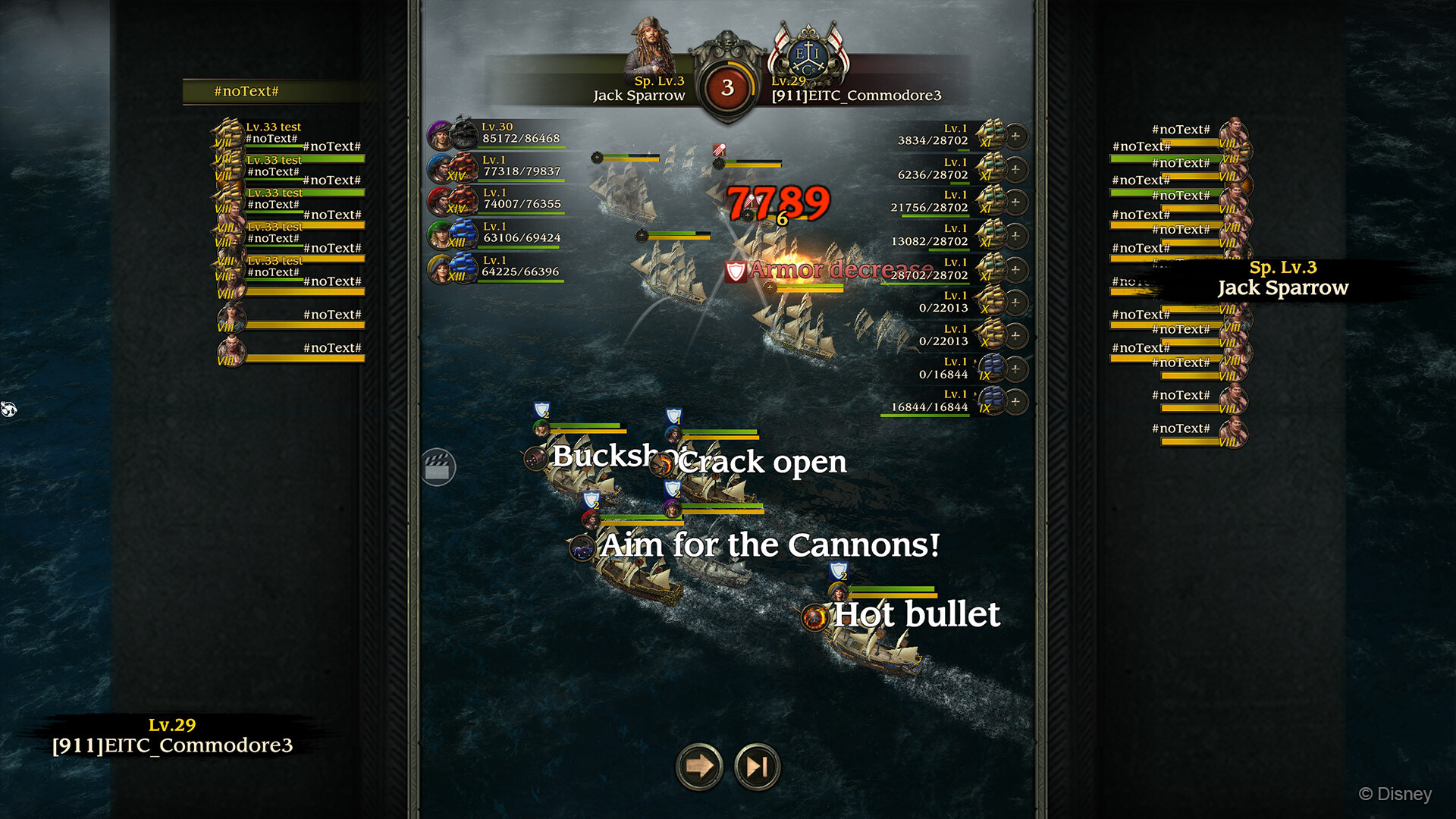The width and height of the screenshot is (1456, 819).
Task: Click the clapperboard cinematic icon on the left
Action: (x=438, y=468)
